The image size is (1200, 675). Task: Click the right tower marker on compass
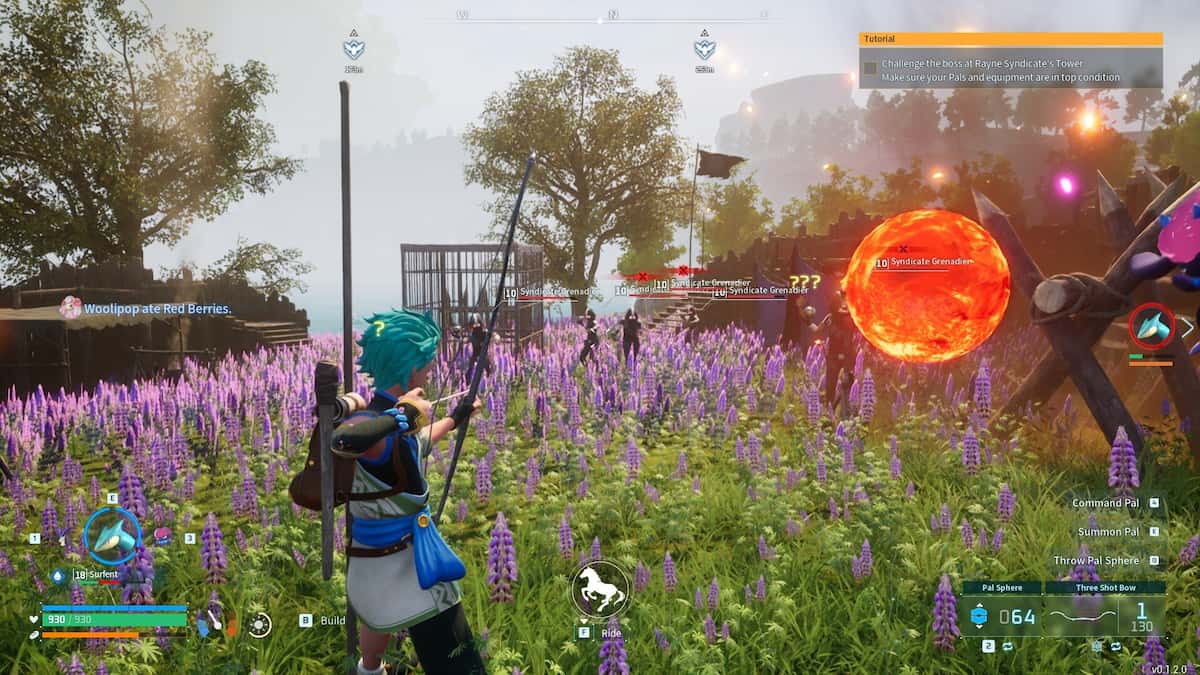point(704,47)
